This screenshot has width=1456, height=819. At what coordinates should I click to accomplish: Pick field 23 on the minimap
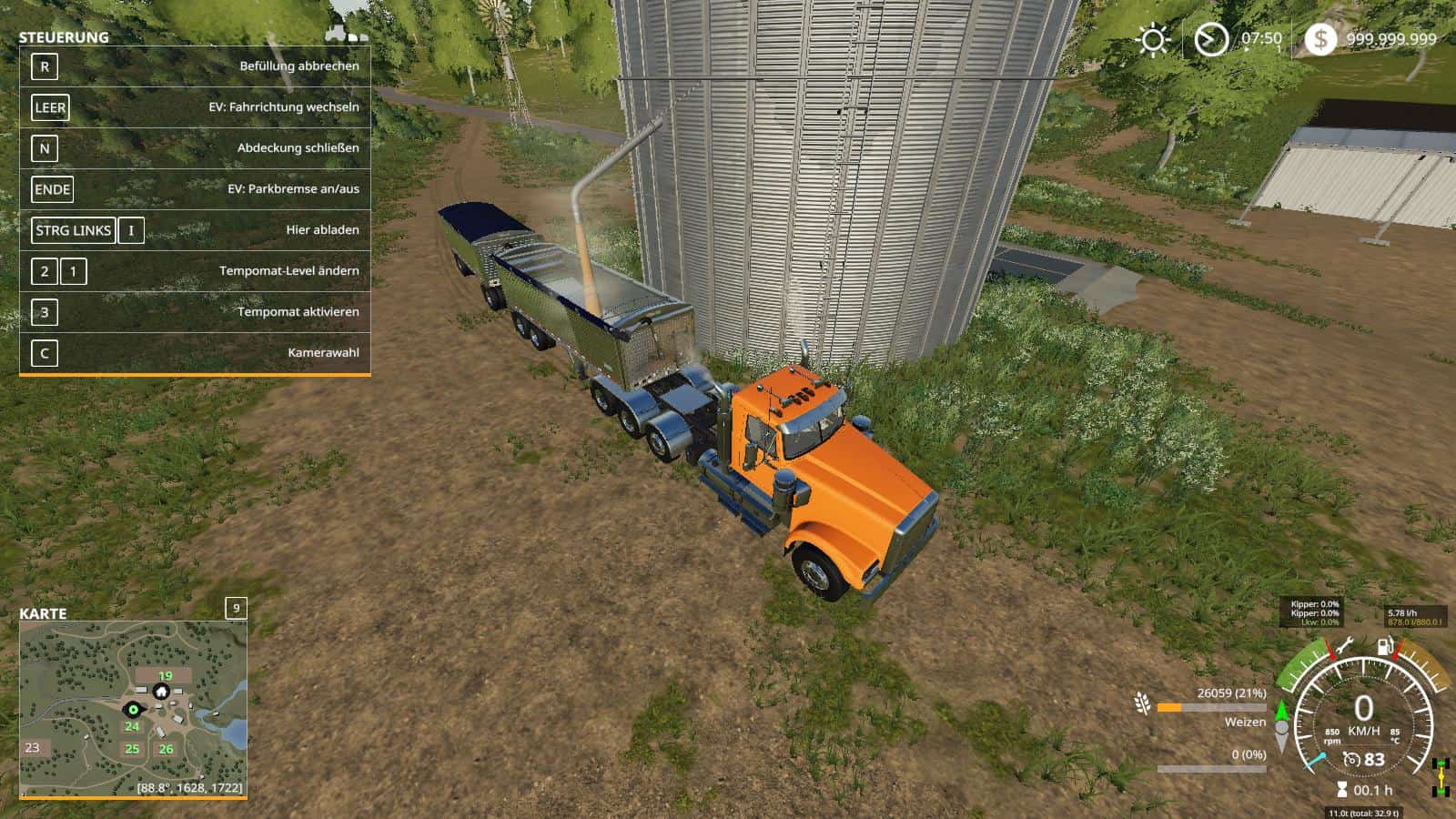coord(33,747)
